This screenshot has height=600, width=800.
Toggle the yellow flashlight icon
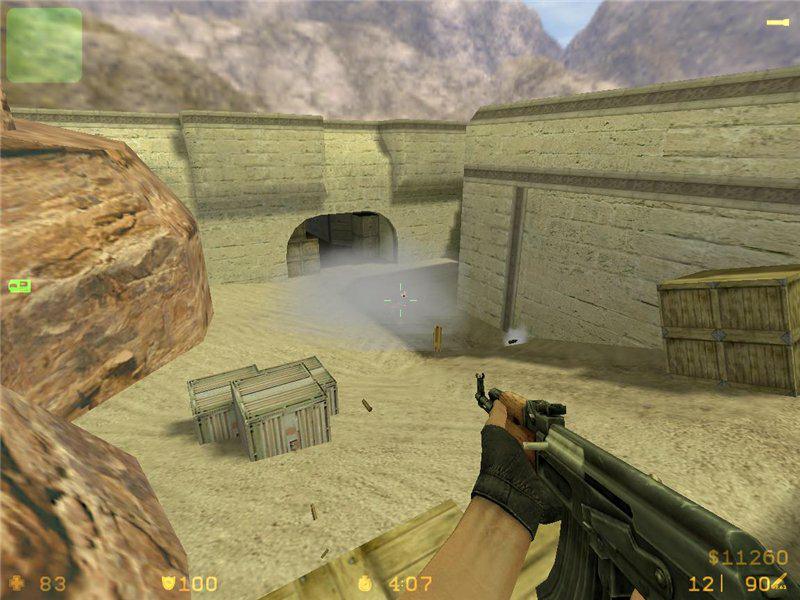coord(777,22)
